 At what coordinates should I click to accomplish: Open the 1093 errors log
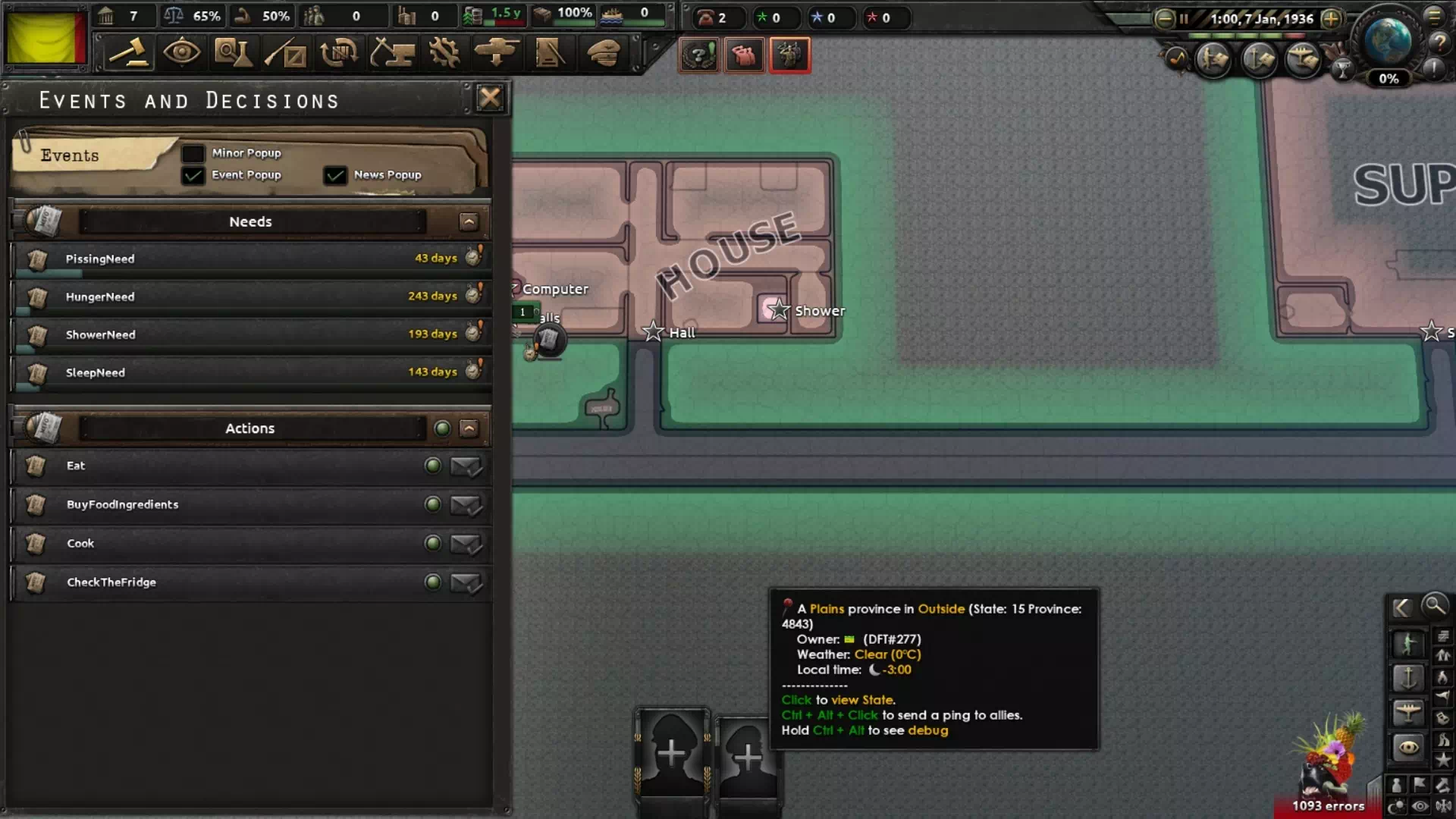tap(1328, 805)
